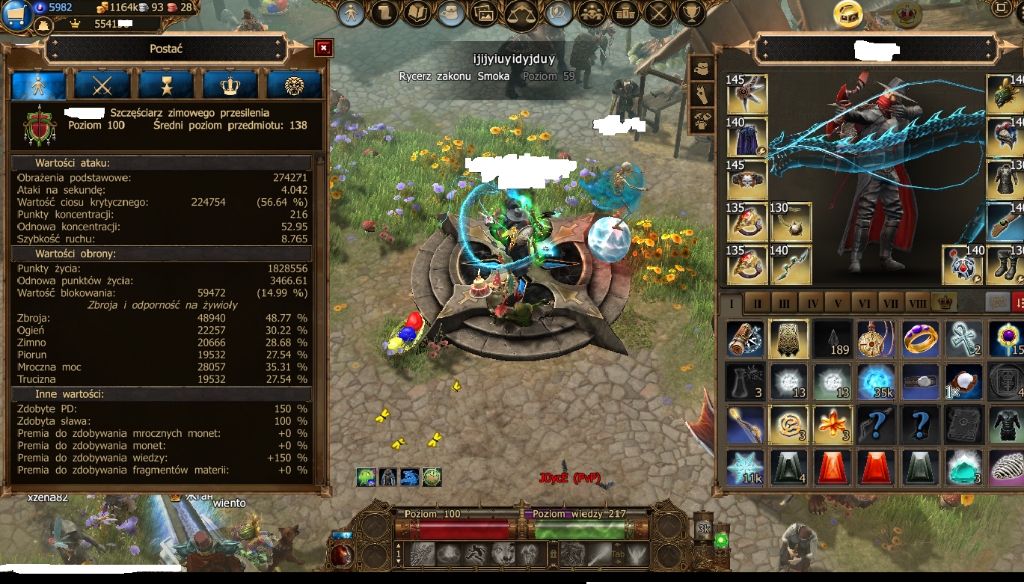Screen dimensions: 1024x584
Task: Switch to inventory bag tab II
Action: click(759, 302)
